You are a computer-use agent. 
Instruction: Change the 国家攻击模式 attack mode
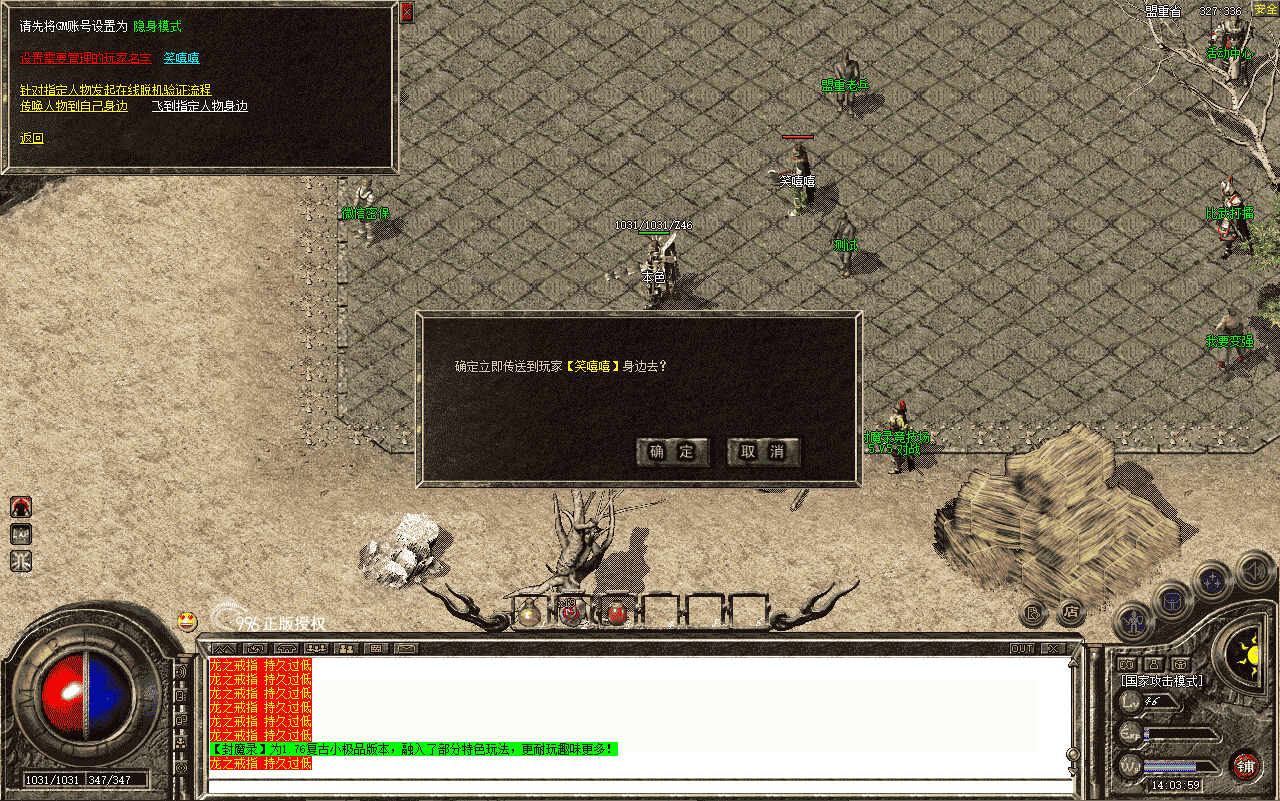coord(1161,681)
